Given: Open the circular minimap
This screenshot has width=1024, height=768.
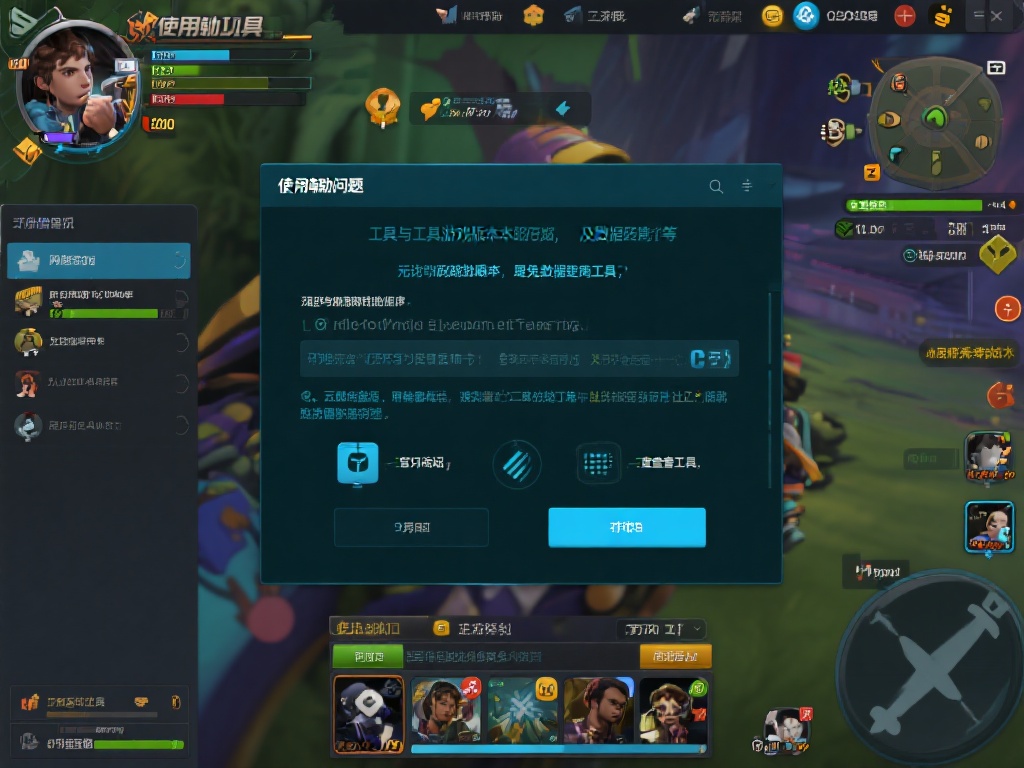Looking at the screenshot, I should point(934,122).
